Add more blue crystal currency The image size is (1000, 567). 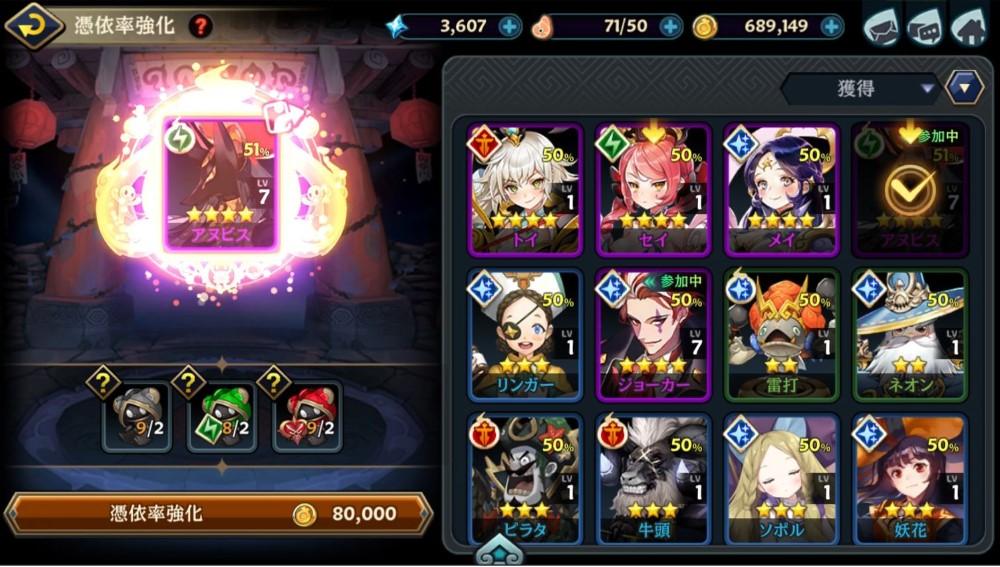(x=510, y=26)
